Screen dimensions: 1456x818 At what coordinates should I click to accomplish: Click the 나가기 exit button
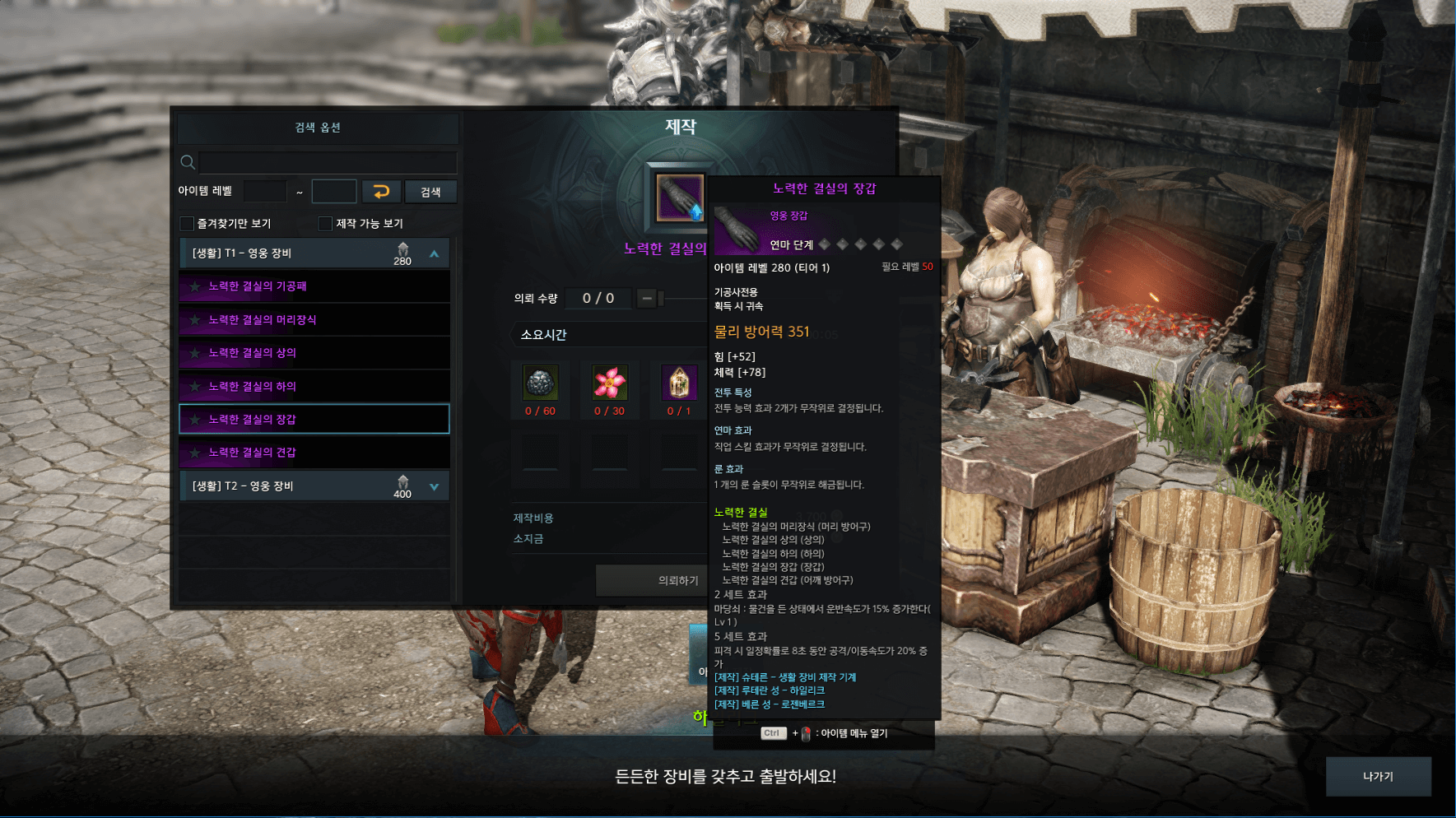click(1378, 776)
